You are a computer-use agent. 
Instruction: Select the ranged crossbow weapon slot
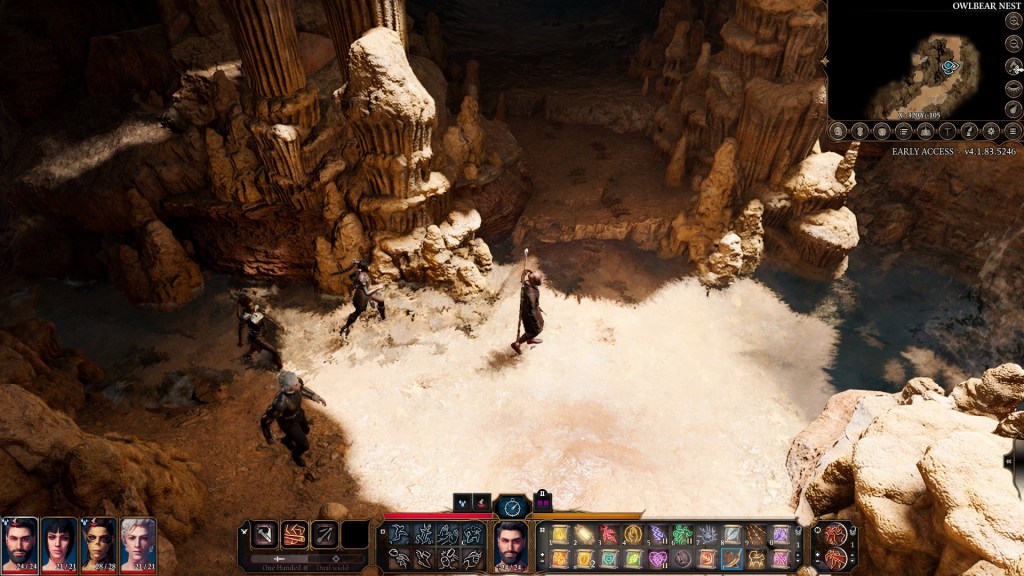[x=323, y=535]
